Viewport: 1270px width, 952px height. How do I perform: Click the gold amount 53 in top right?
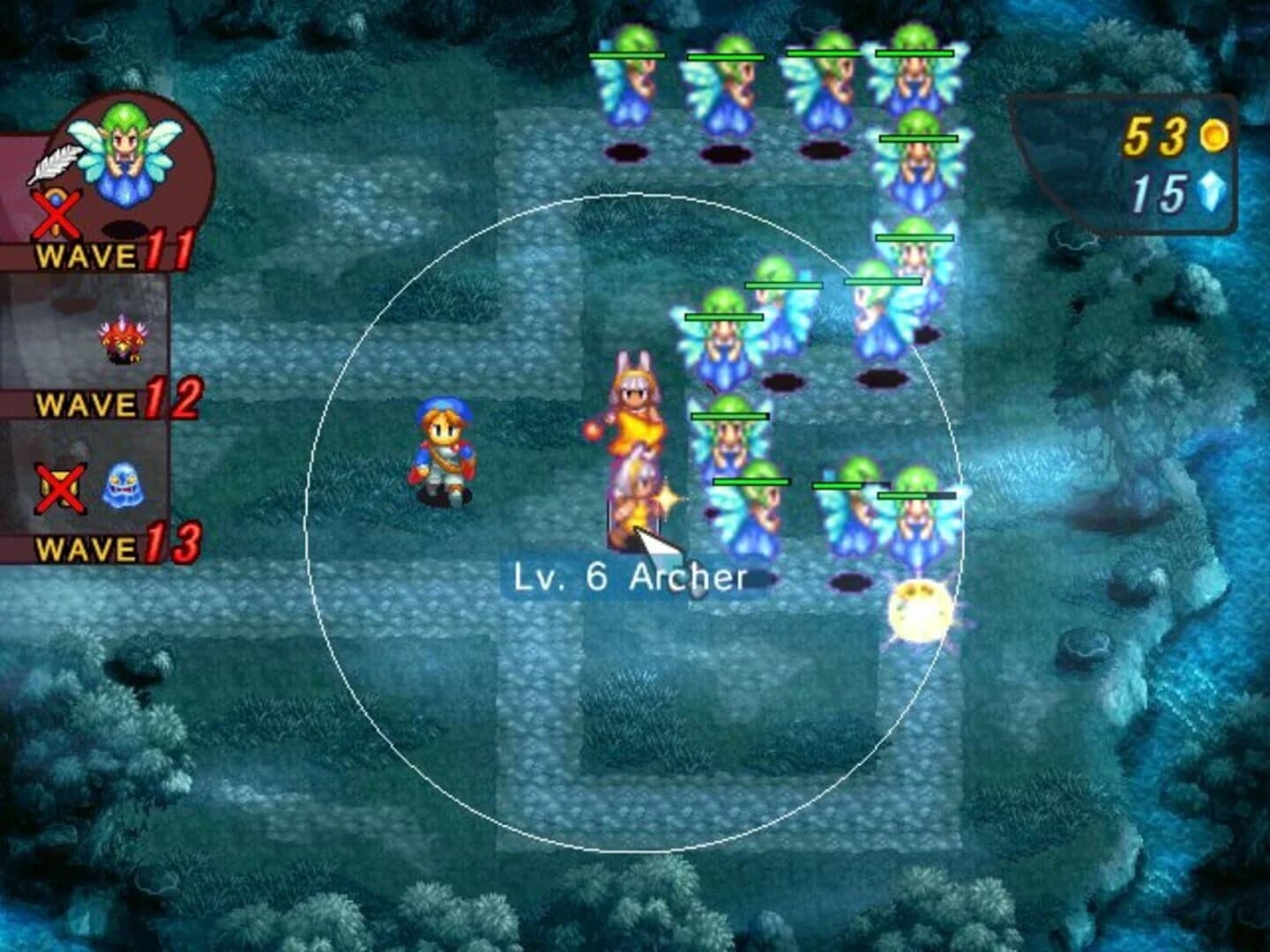click(x=1155, y=137)
